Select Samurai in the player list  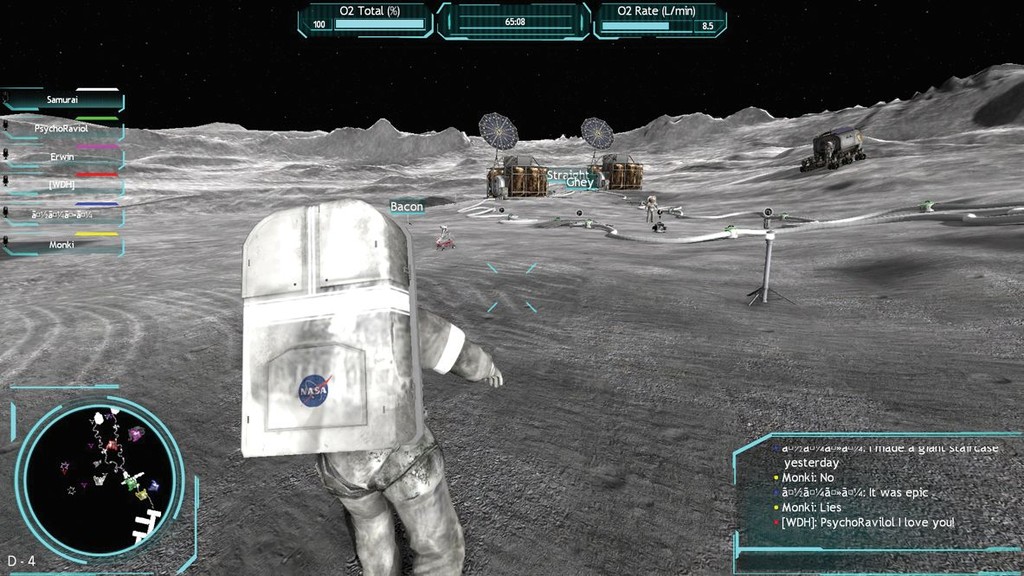pos(63,100)
